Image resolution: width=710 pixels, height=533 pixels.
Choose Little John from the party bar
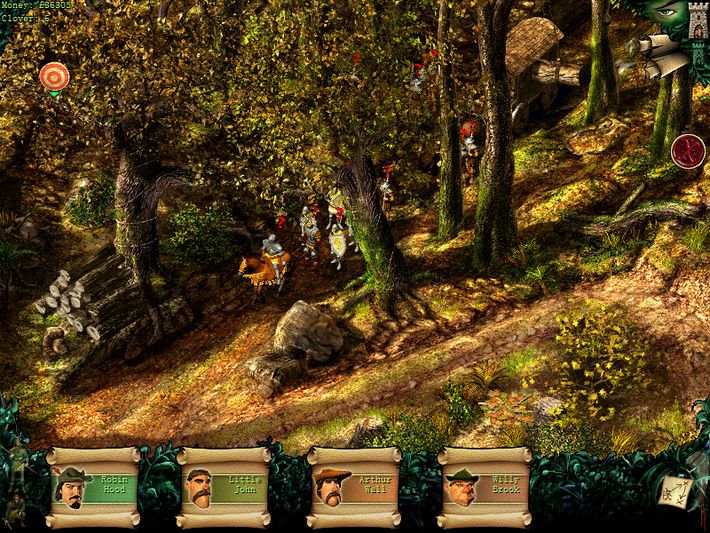point(223,487)
